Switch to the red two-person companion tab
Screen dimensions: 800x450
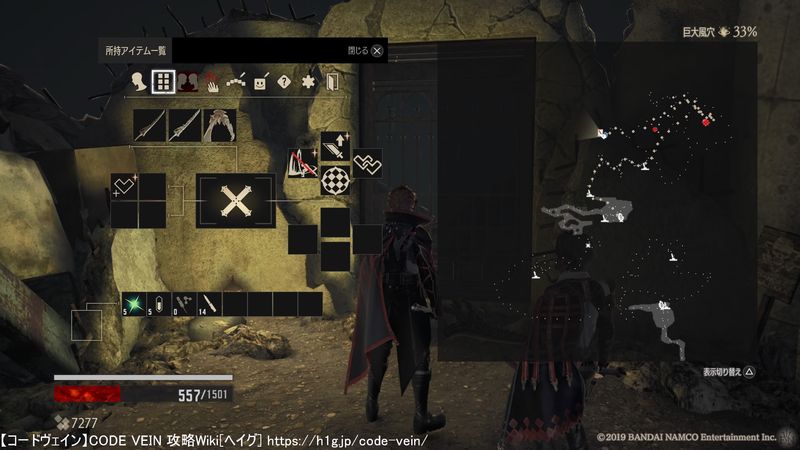coord(187,83)
